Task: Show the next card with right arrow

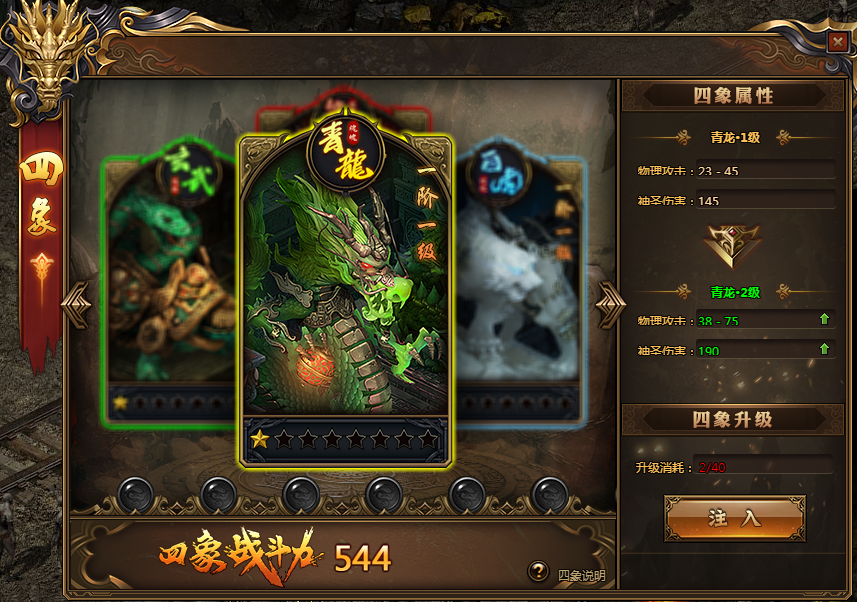Action: [x=610, y=303]
